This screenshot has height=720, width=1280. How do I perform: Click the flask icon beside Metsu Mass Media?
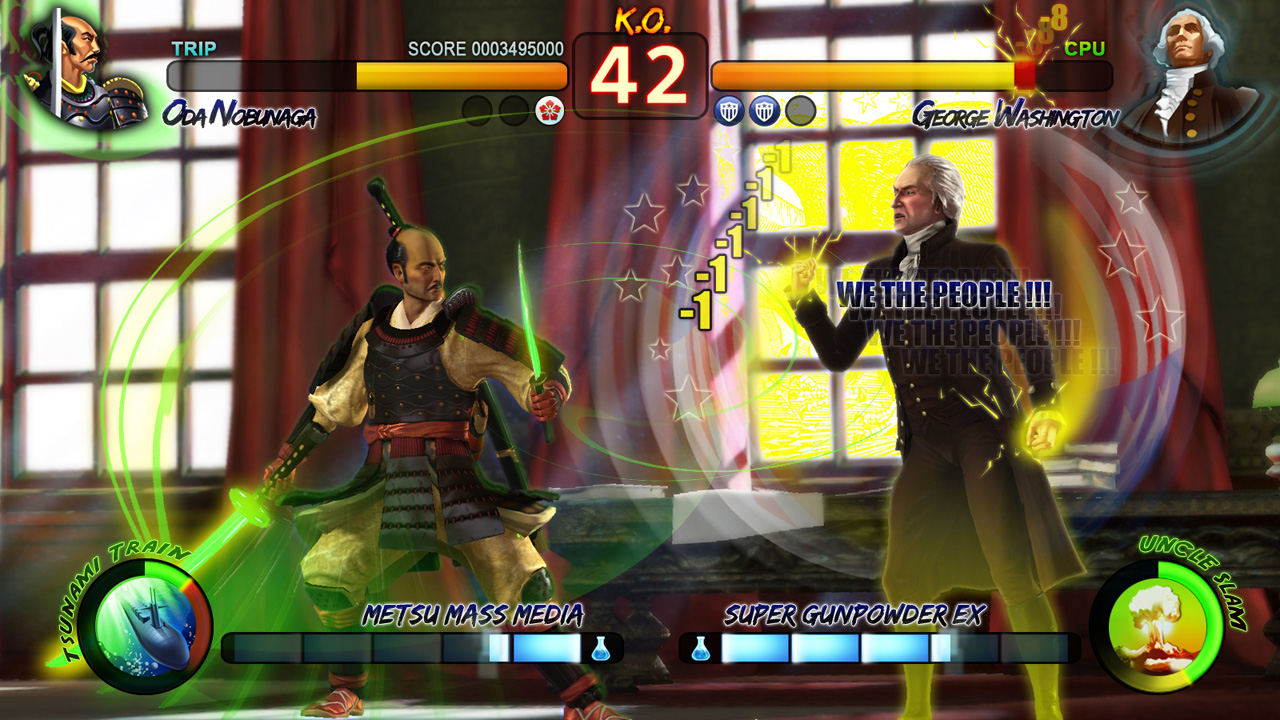click(600, 648)
